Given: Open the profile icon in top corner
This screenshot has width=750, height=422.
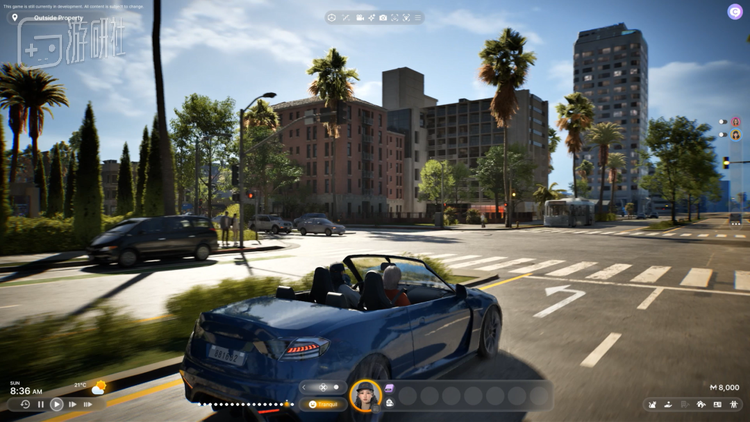Looking at the screenshot, I should (x=735, y=12).
